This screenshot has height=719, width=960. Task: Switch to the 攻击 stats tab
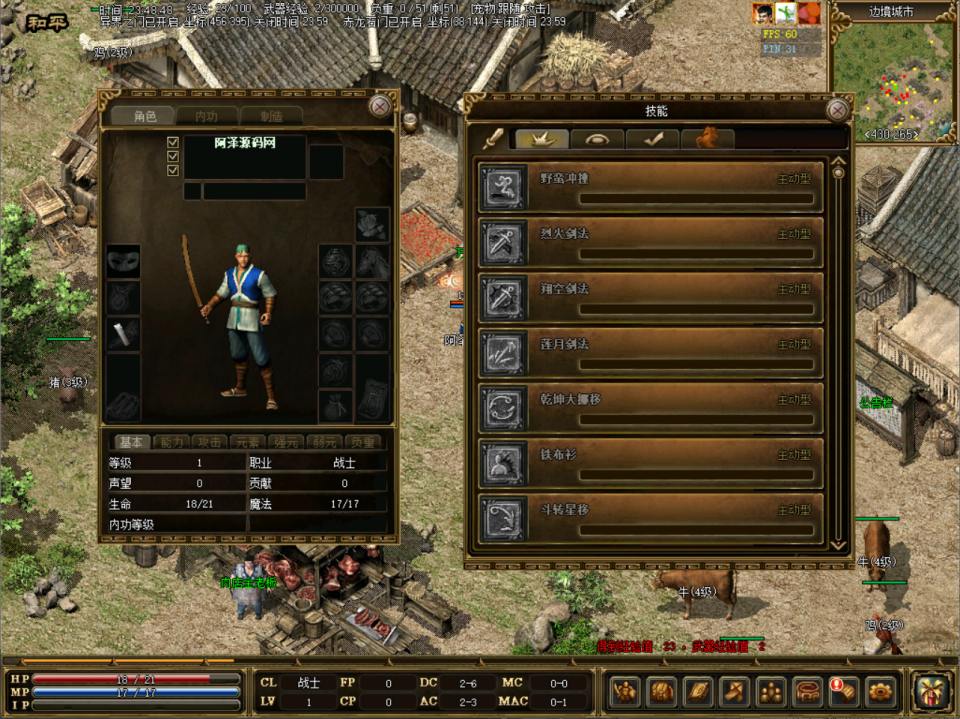(210, 442)
